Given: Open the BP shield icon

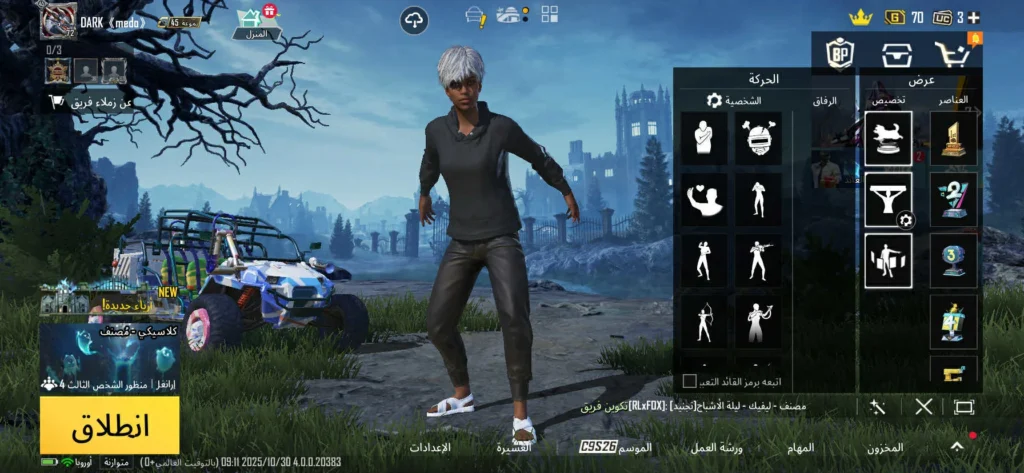Looking at the screenshot, I should (839, 54).
